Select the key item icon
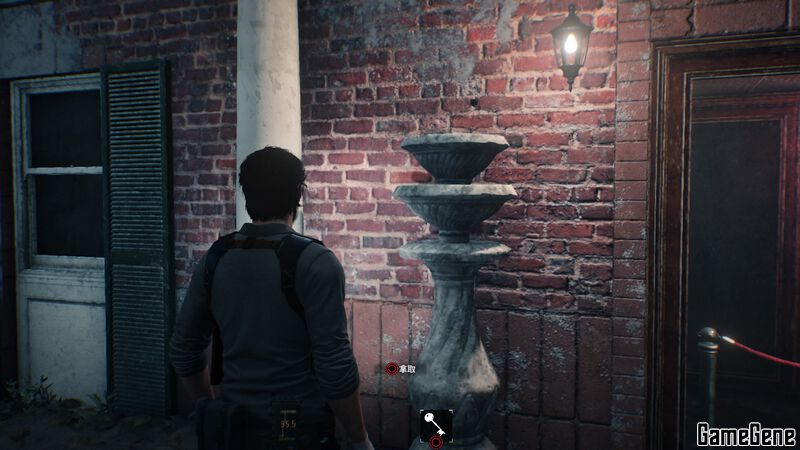The image size is (800, 450). pos(435,423)
